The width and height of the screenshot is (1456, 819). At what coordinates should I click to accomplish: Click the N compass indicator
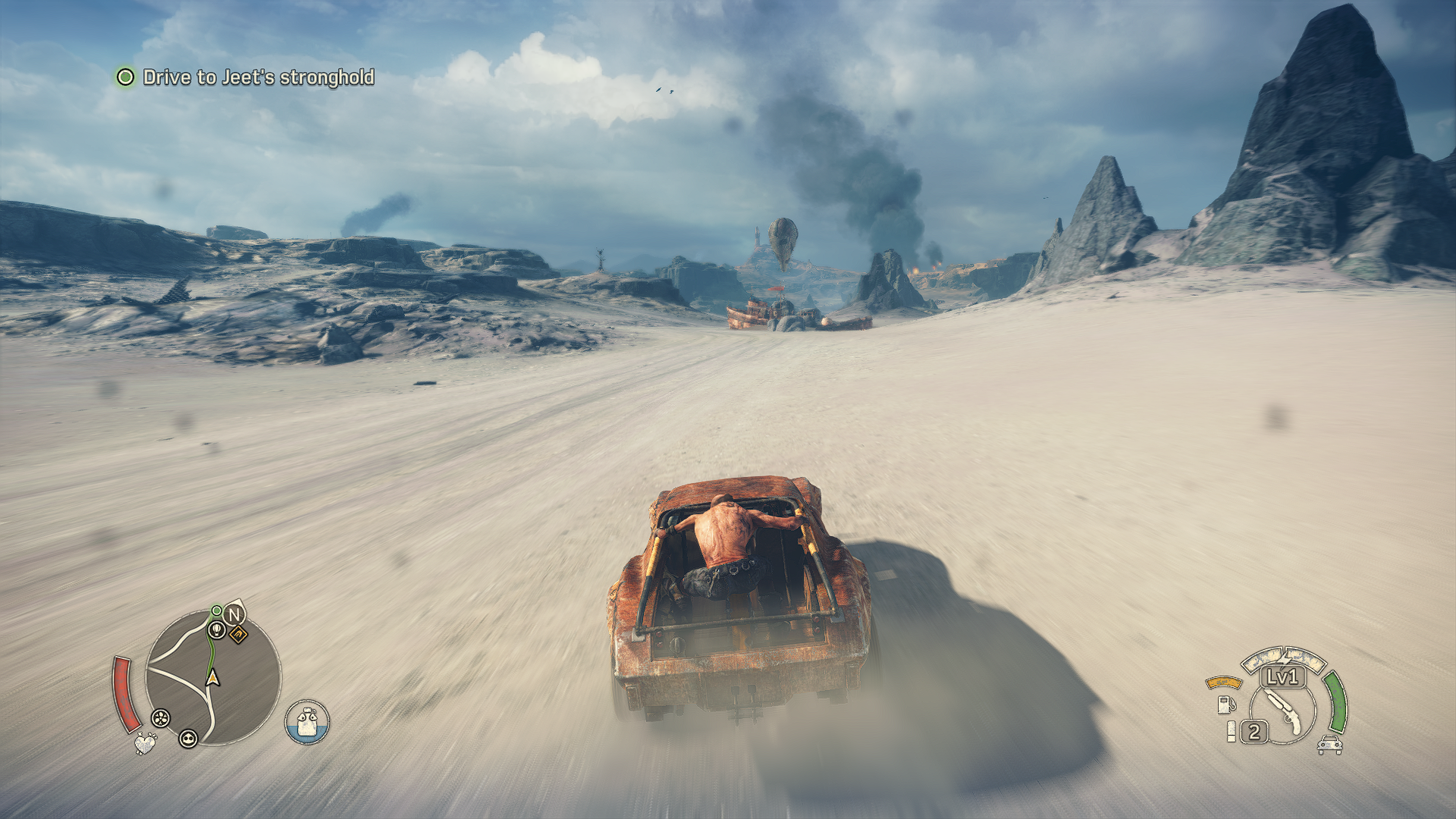click(234, 614)
